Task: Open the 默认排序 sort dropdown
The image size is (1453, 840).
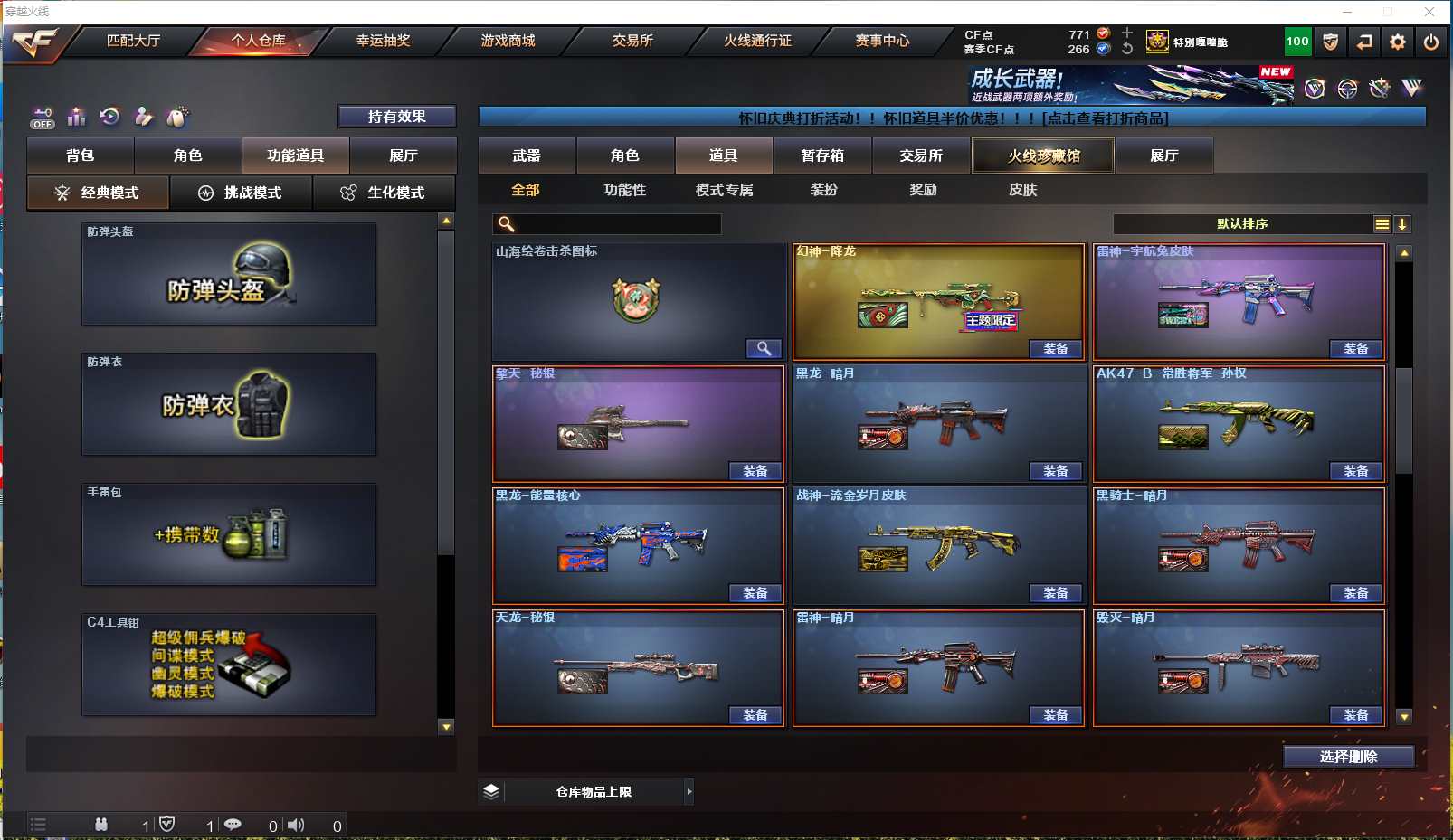Action: pyautogui.click(x=1242, y=224)
